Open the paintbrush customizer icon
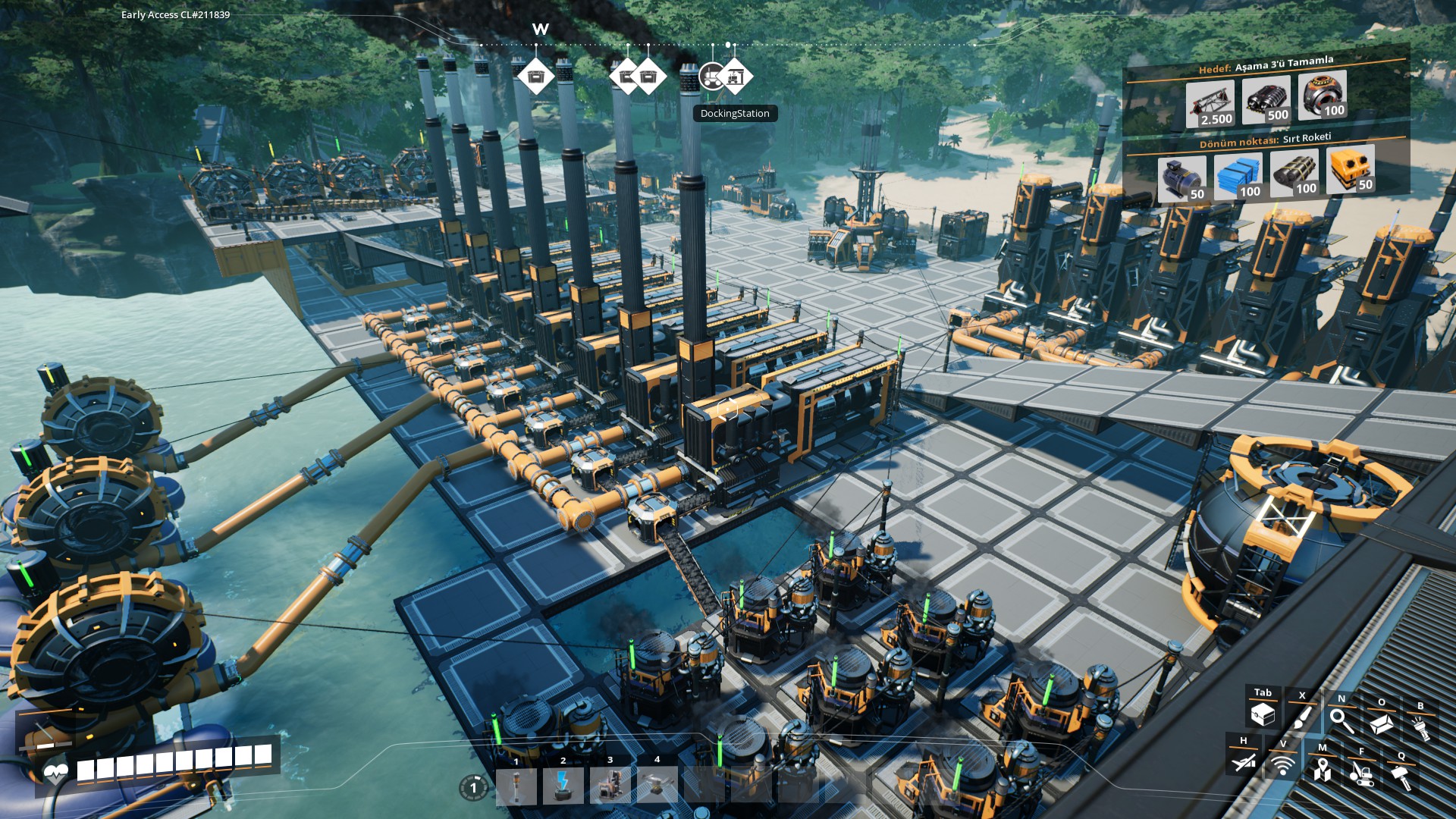1456x819 pixels. 1302,717
